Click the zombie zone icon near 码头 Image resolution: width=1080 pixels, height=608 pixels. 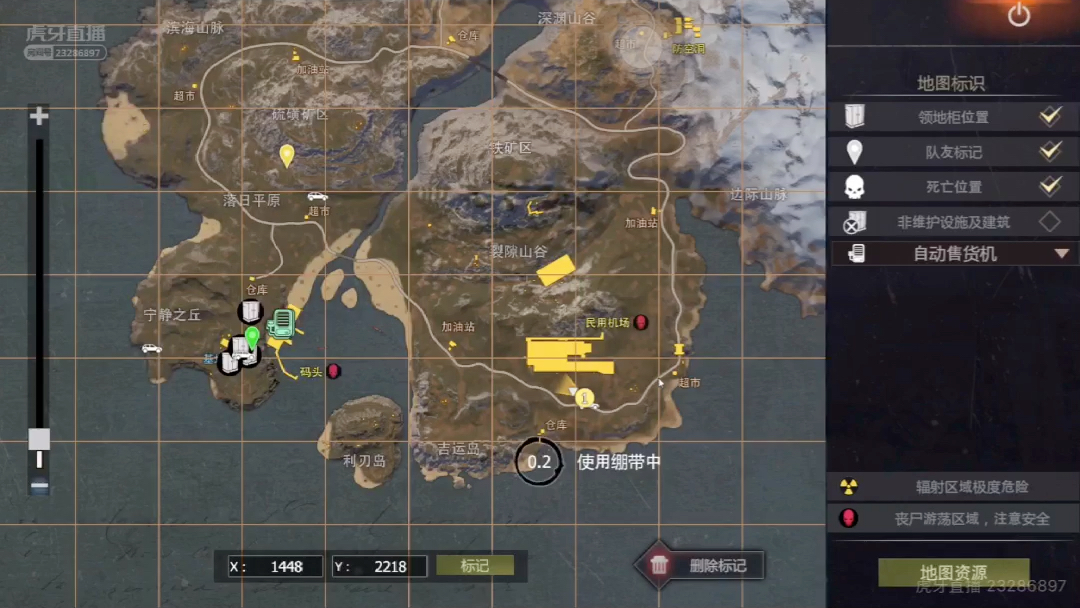click(x=334, y=371)
